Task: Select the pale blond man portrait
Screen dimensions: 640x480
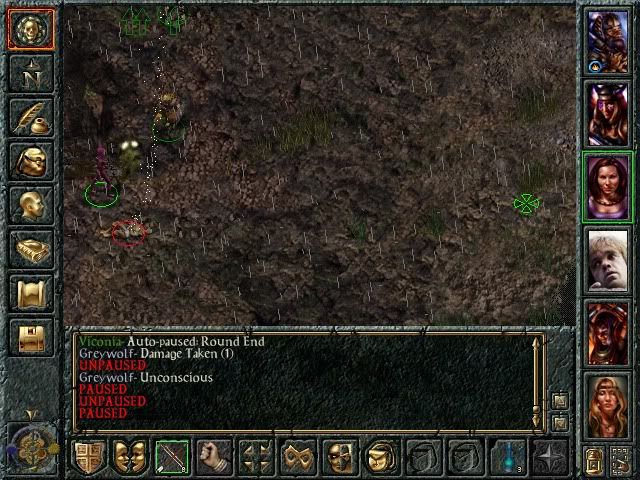Action: pyautogui.click(x=607, y=260)
